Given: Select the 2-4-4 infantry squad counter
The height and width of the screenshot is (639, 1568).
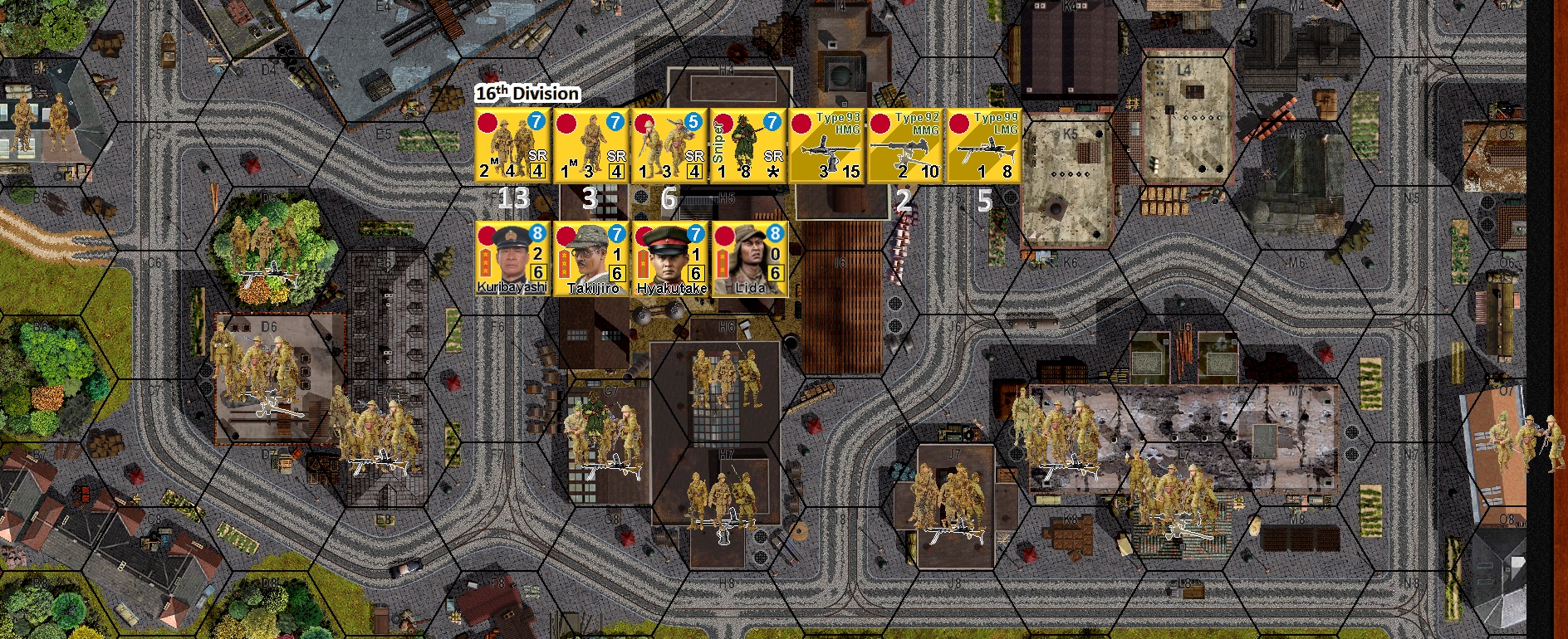Looking at the screenshot, I should pos(511,145).
